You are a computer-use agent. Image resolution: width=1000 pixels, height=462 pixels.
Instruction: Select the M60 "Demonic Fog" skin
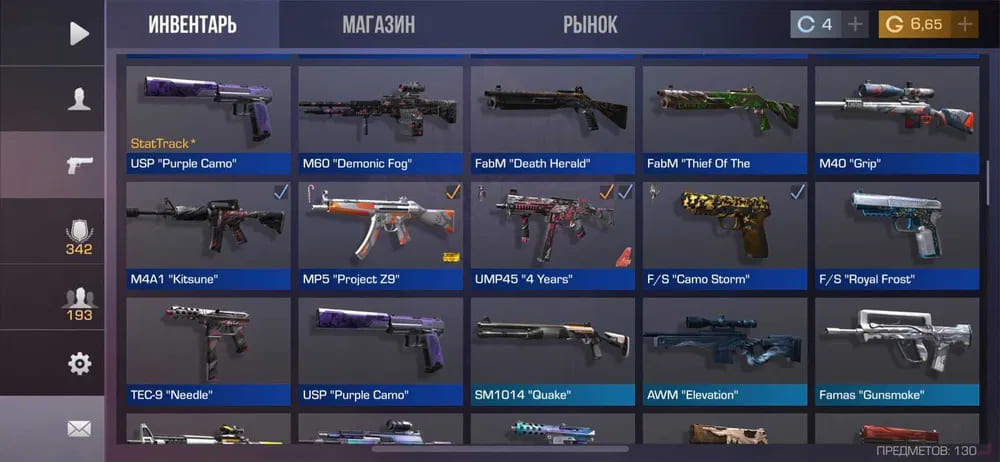(381, 119)
